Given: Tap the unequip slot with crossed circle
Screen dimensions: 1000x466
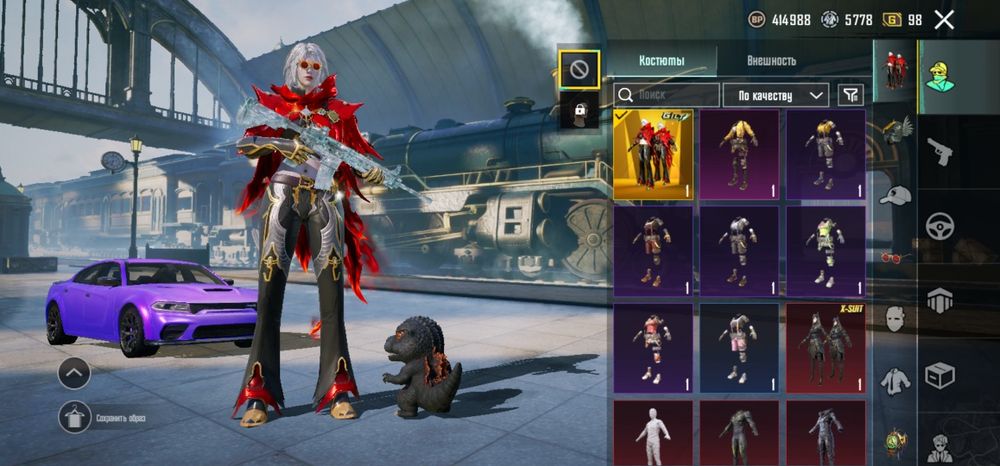Looking at the screenshot, I should pyautogui.click(x=580, y=70).
